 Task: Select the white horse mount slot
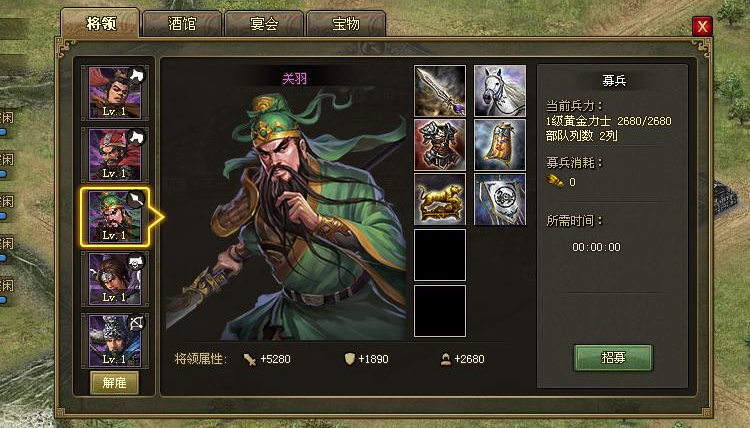[x=500, y=91]
